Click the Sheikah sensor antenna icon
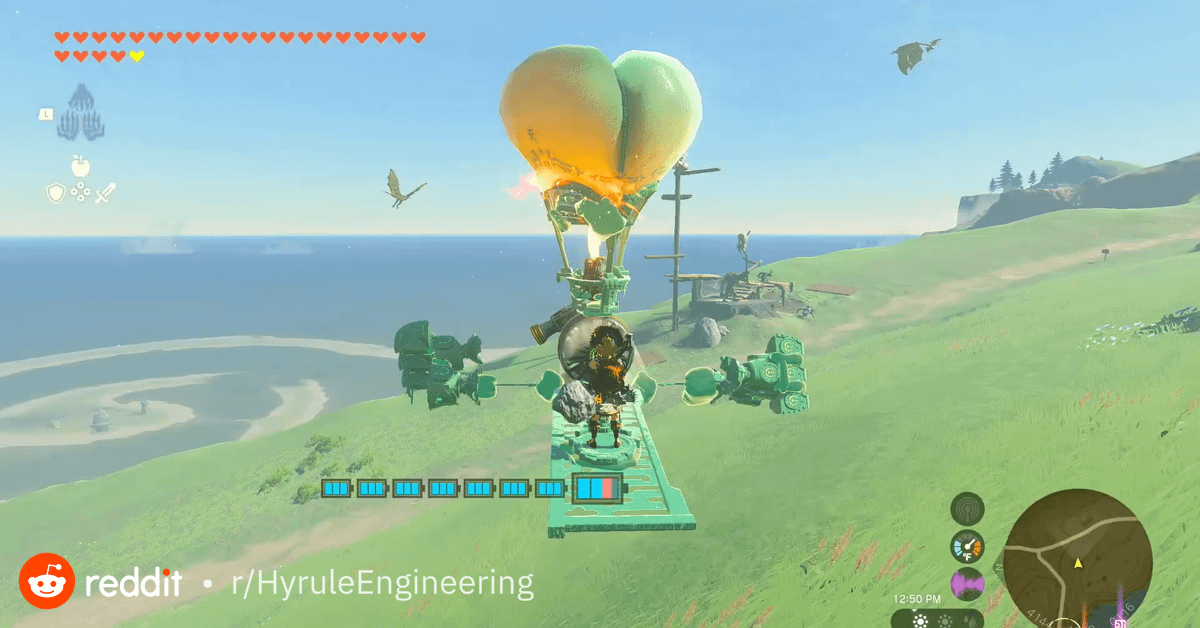The image size is (1200, 628). coord(967,508)
